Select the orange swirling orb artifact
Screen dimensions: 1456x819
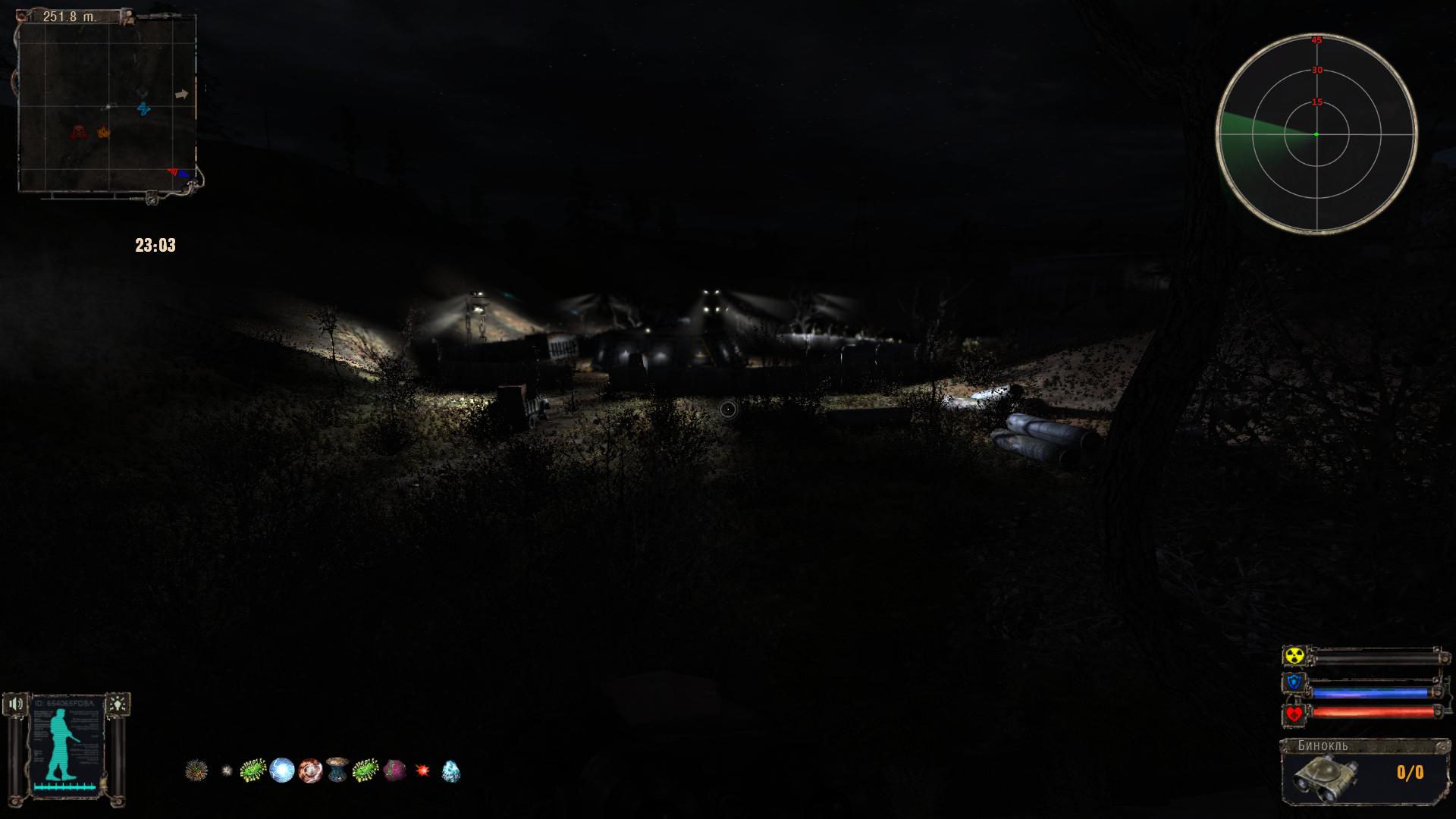click(x=310, y=770)
